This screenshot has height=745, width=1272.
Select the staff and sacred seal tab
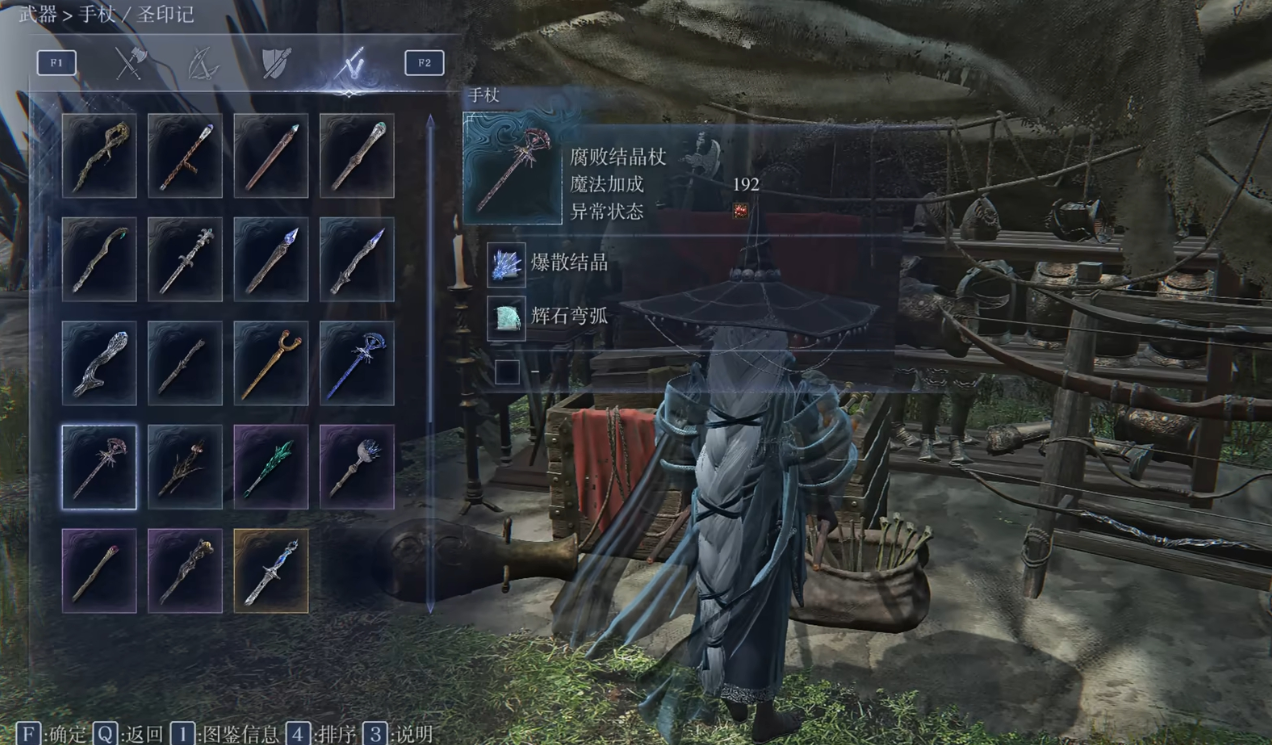(349, 64)
